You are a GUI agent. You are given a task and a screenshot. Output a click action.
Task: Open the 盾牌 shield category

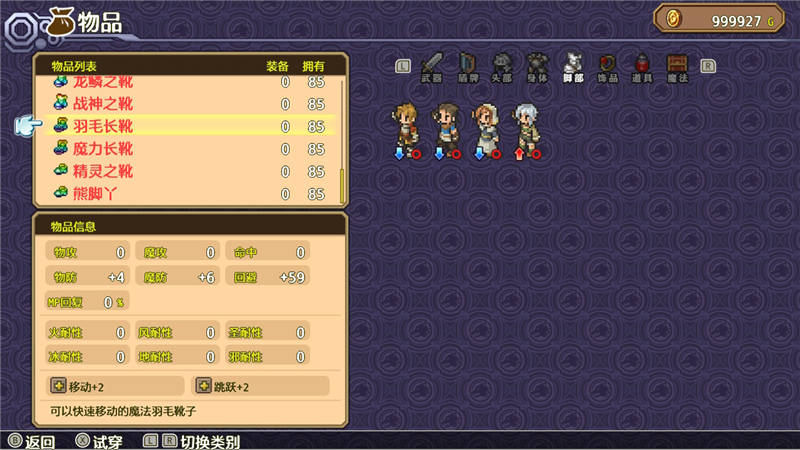tap(468, 66)
